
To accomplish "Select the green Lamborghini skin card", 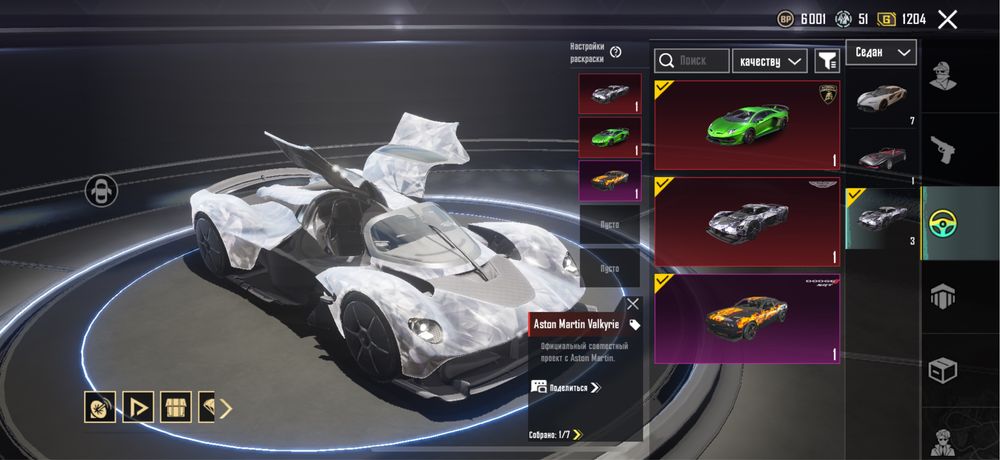I will [x=747, y=126].
